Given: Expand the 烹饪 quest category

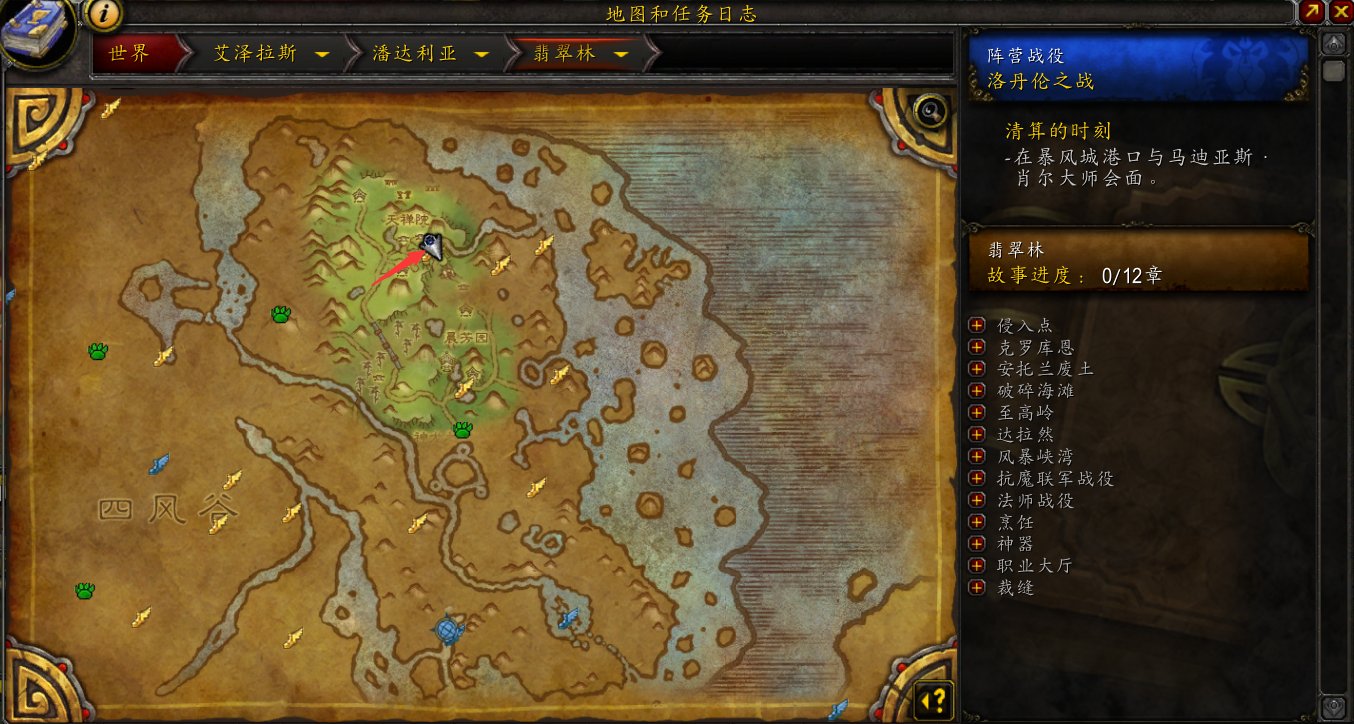Looking at the screenshot, I should tap(977, 522).
